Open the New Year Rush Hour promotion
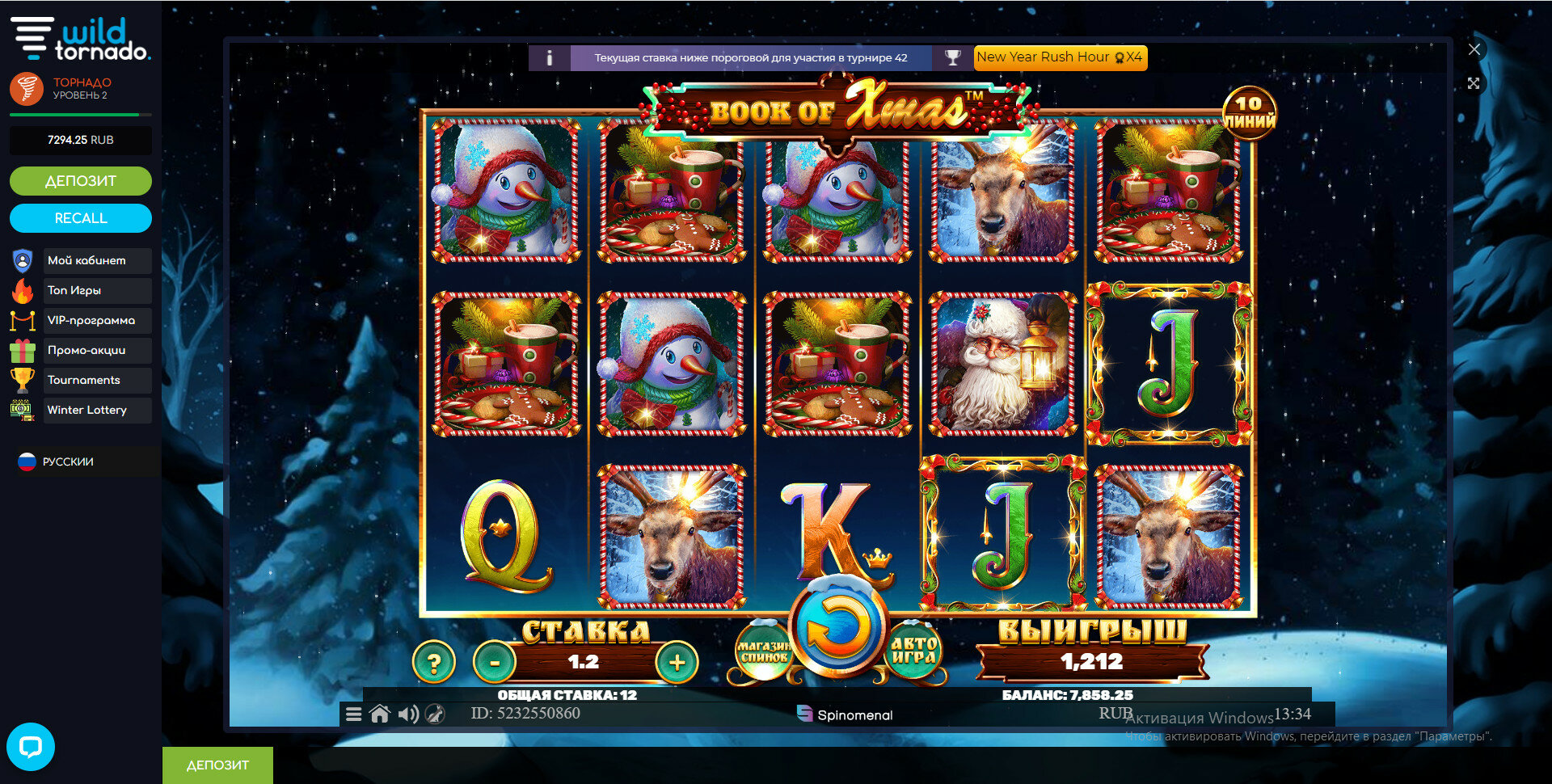 tap(1060, 57)
